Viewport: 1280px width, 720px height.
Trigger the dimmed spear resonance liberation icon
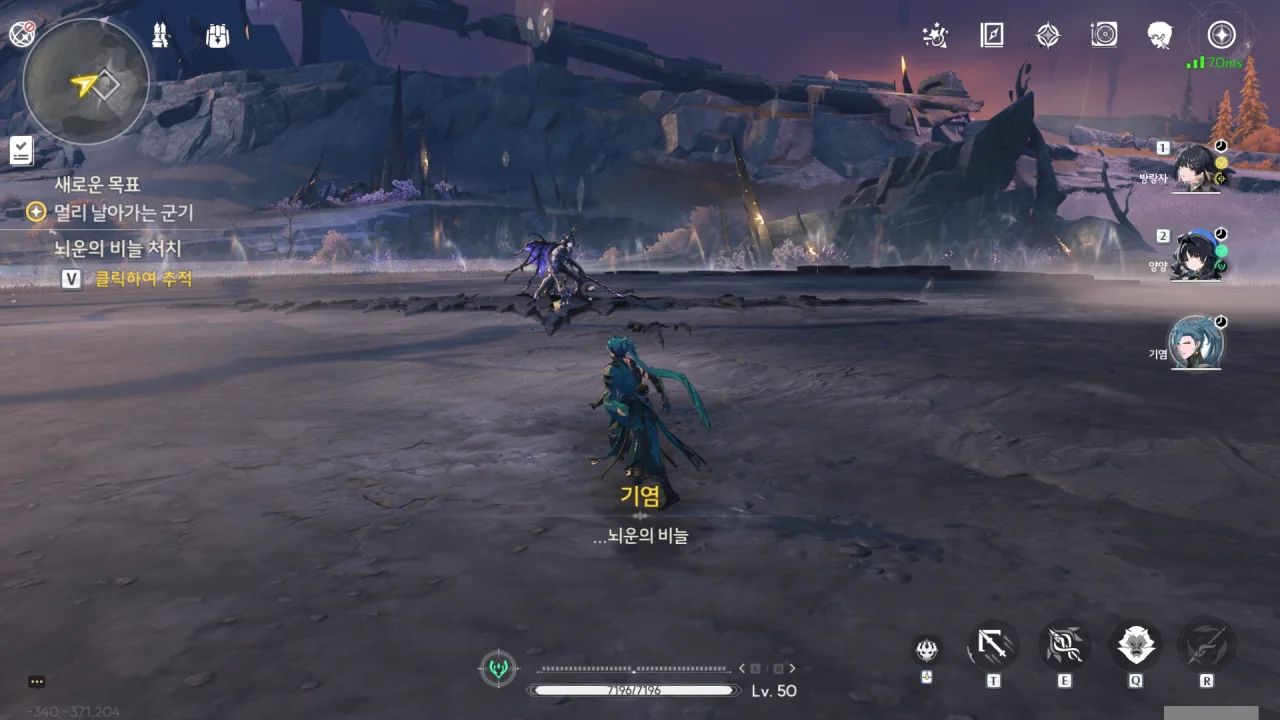1206,646
